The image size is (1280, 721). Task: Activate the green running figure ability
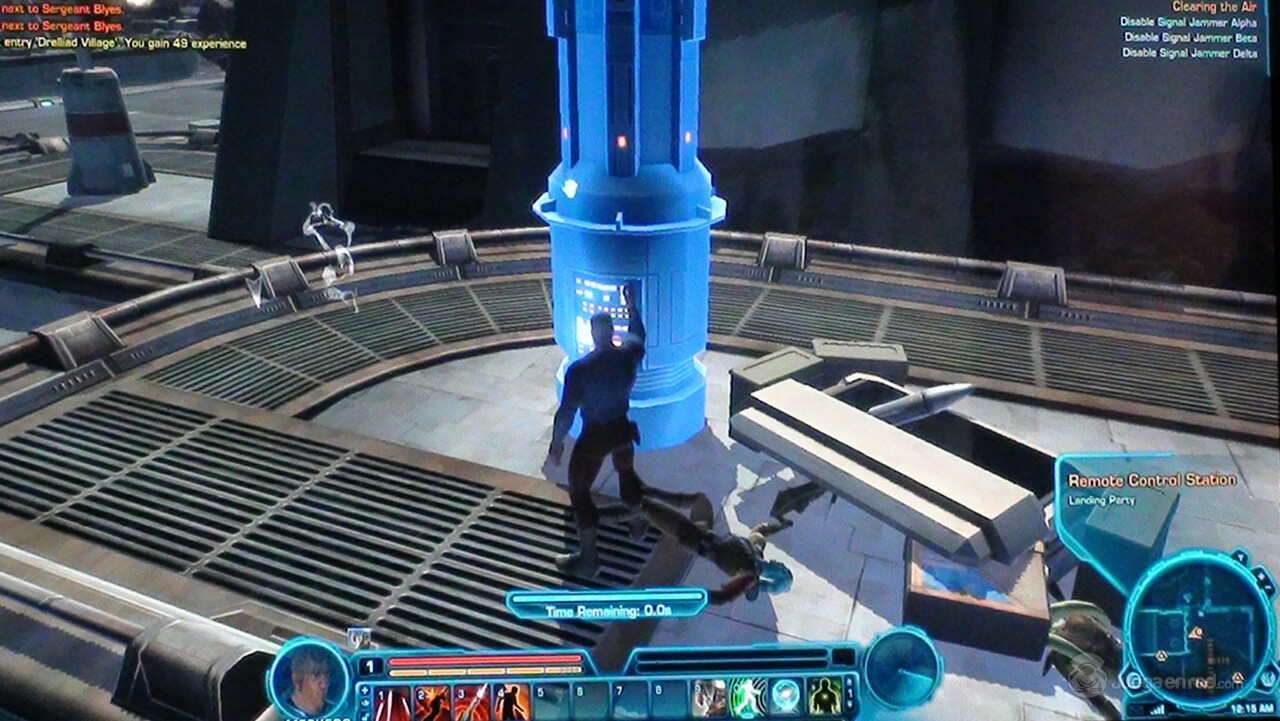pyautogui.click(x=747, y=698)
